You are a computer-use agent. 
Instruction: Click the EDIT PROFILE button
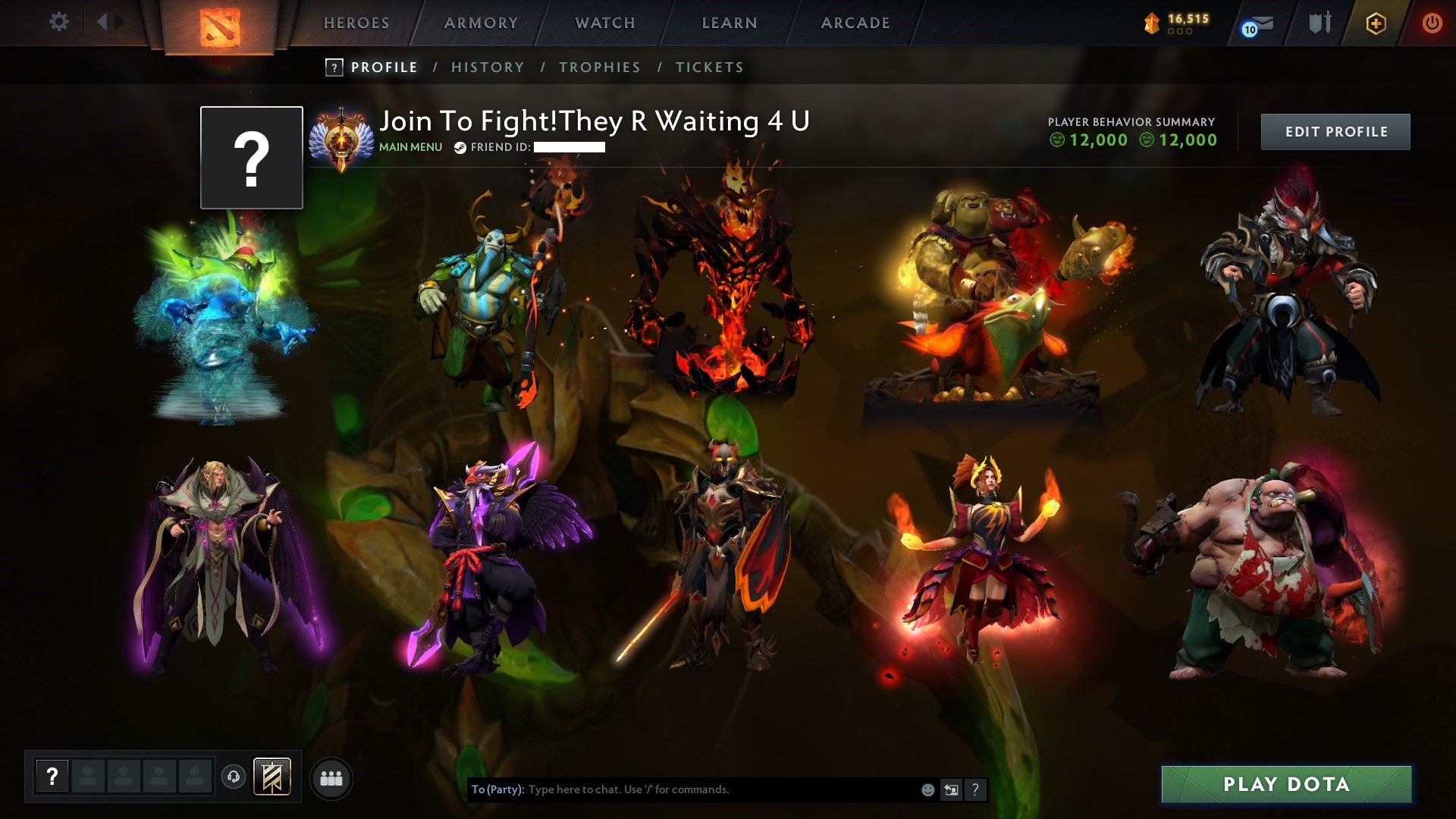[1335, 130]
